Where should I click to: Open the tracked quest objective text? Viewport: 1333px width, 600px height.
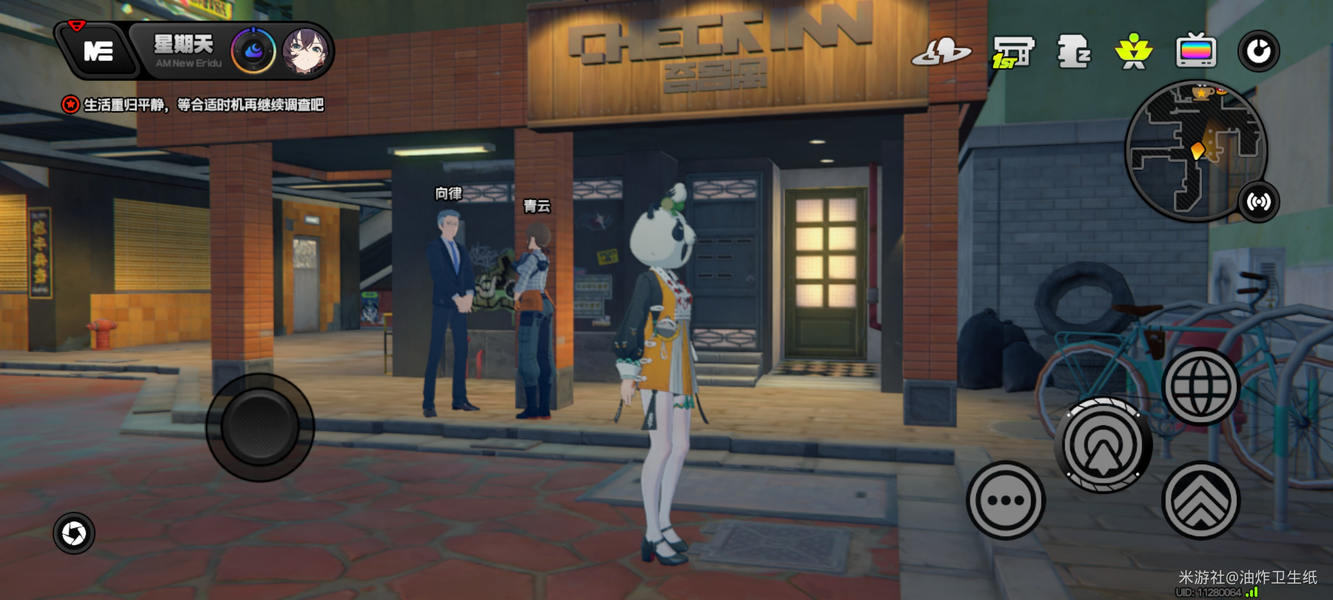point(203,104)
